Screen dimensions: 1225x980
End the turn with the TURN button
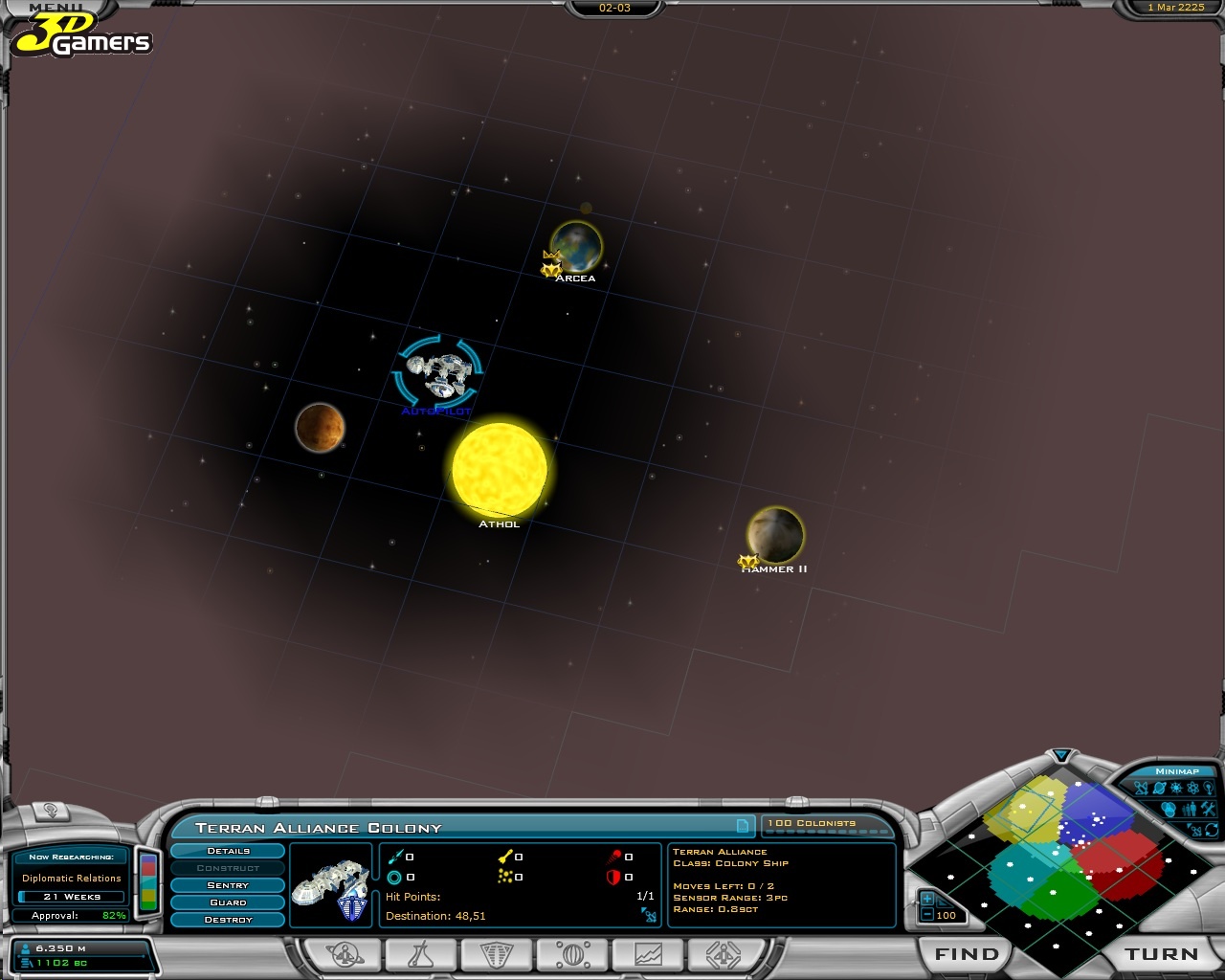[1161, 954]
